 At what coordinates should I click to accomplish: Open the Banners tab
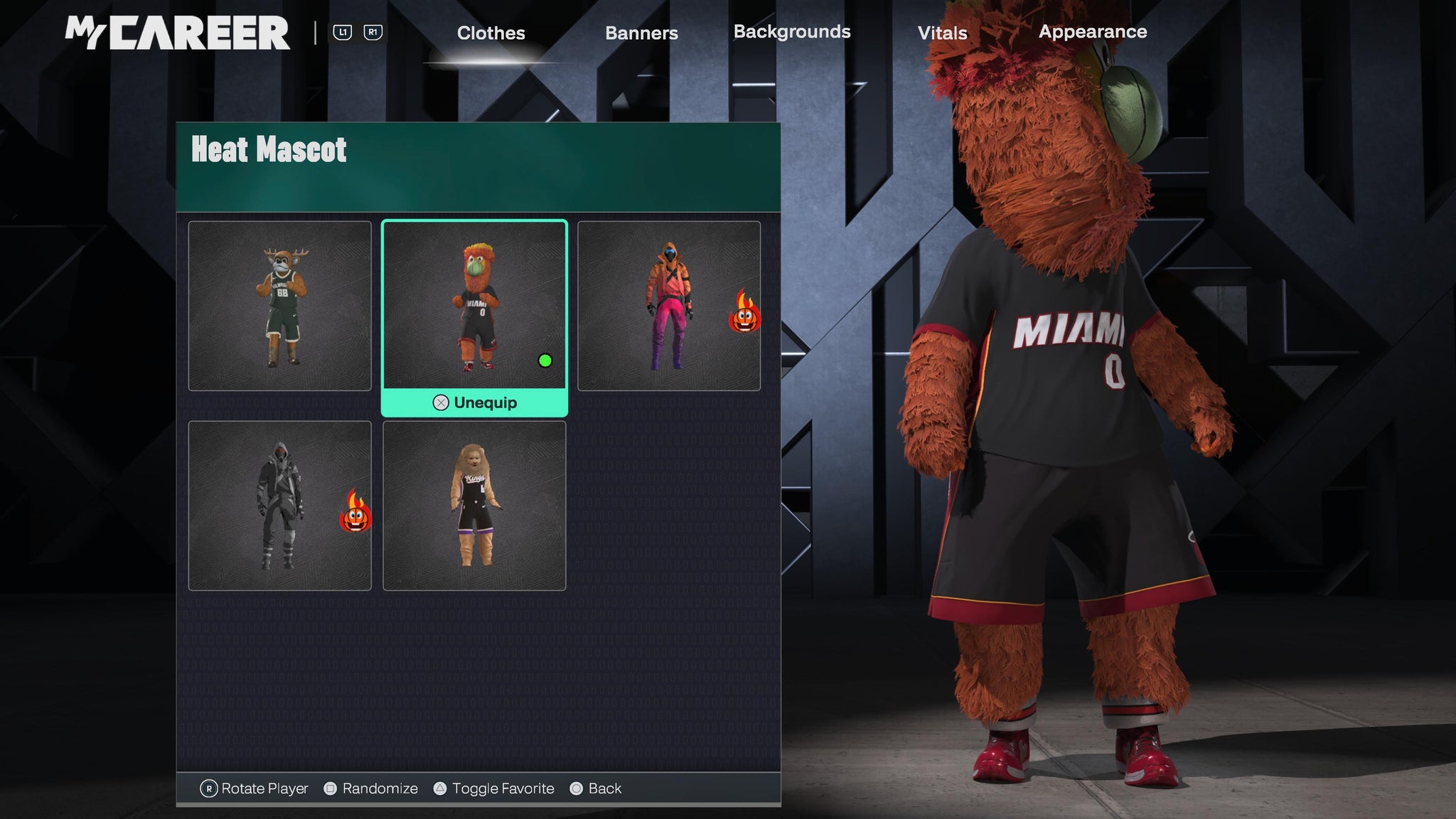click(641, 33)
